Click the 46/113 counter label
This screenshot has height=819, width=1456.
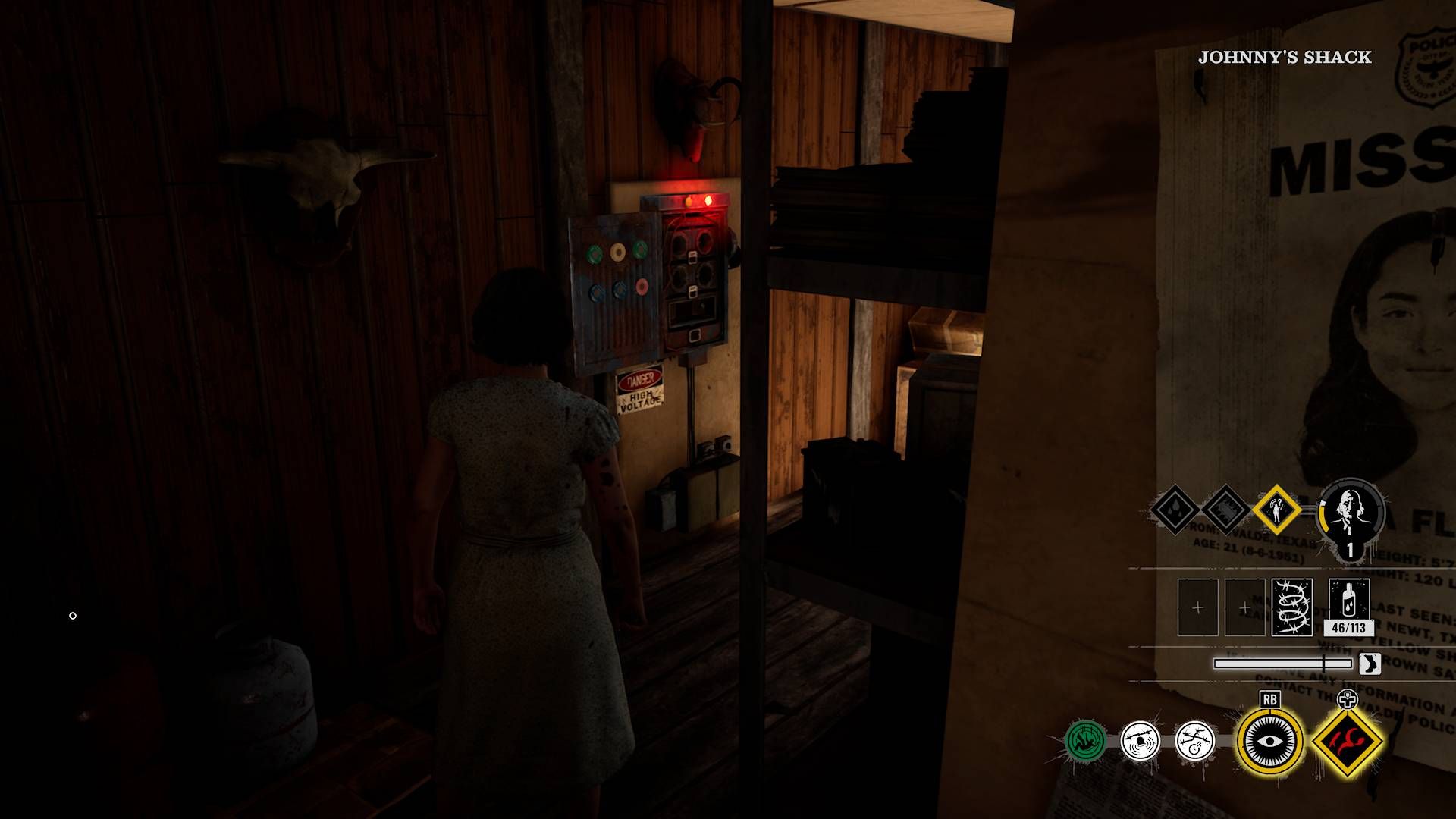(1348, 627)
